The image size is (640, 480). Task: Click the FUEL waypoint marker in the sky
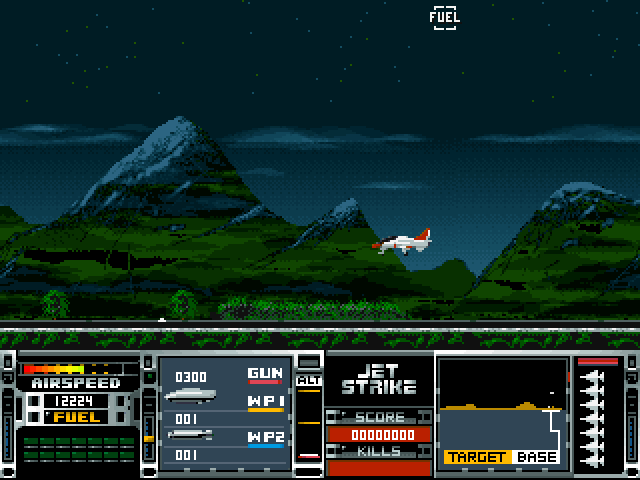pos(445,16)
